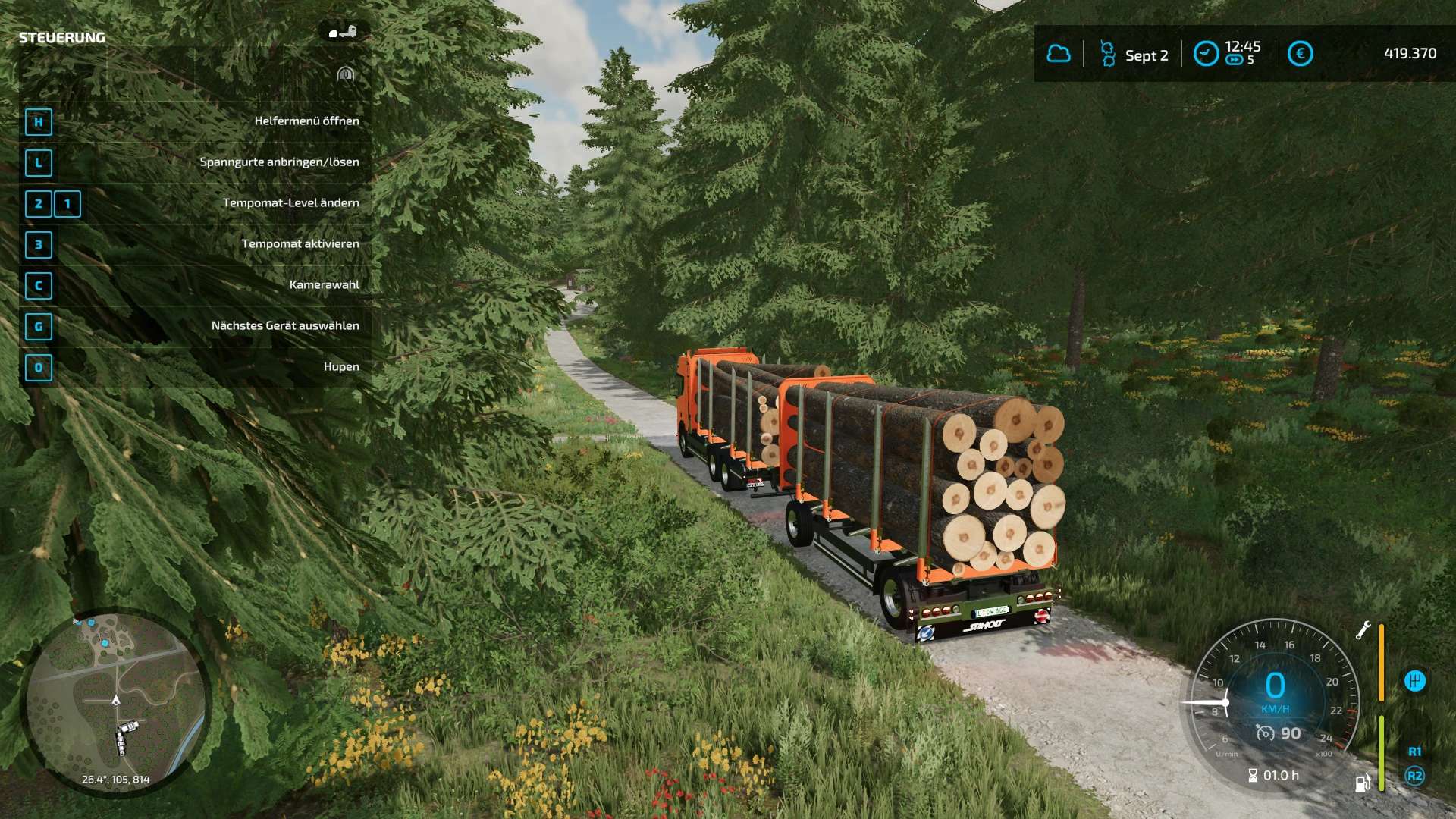
Task: Click the clock icon
Action: [1206, 54]
